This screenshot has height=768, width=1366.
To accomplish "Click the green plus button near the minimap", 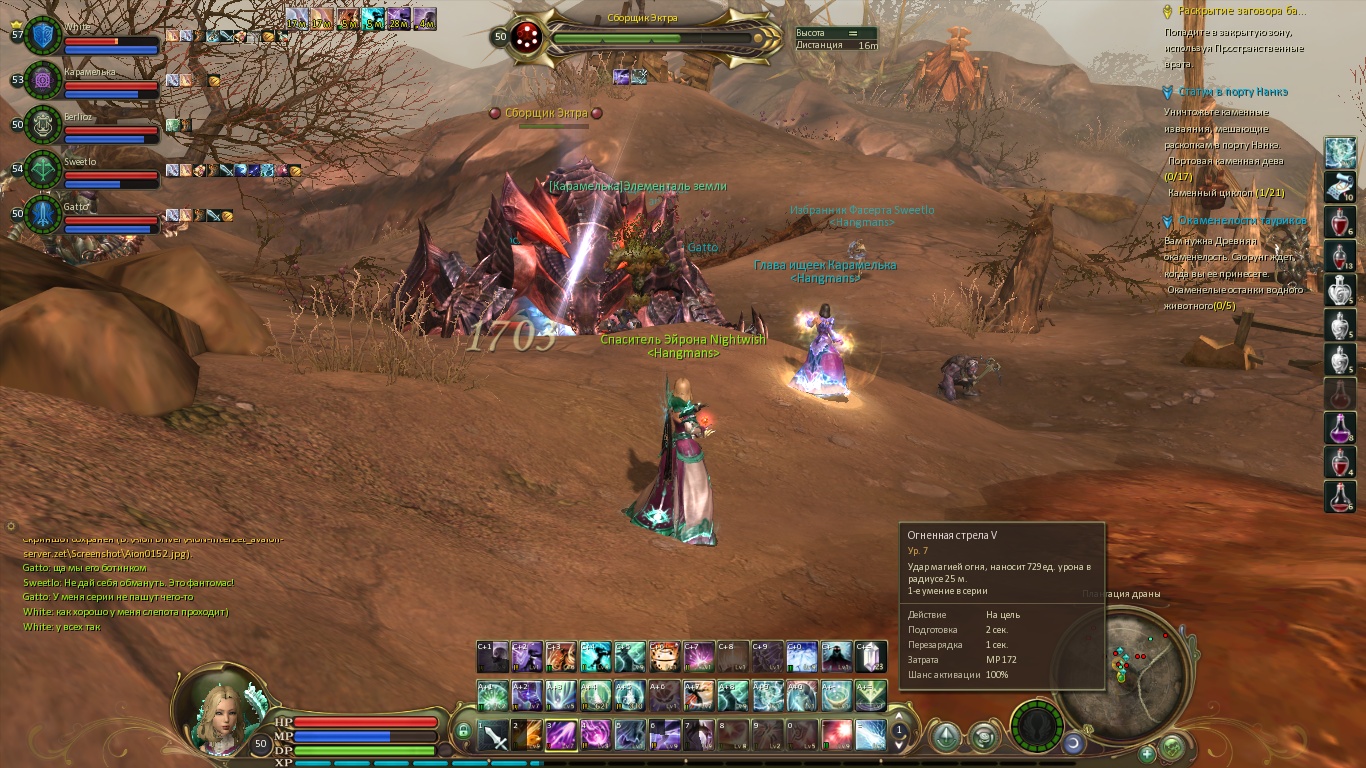I will coord(1147,752).
